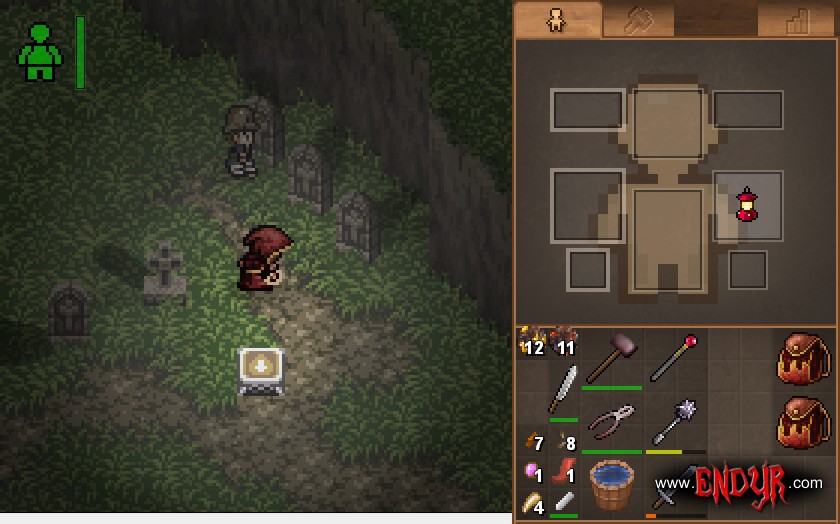Screen dimensions: 840x524
Task: Select the equipped red lantern slot
Action: 747,205
